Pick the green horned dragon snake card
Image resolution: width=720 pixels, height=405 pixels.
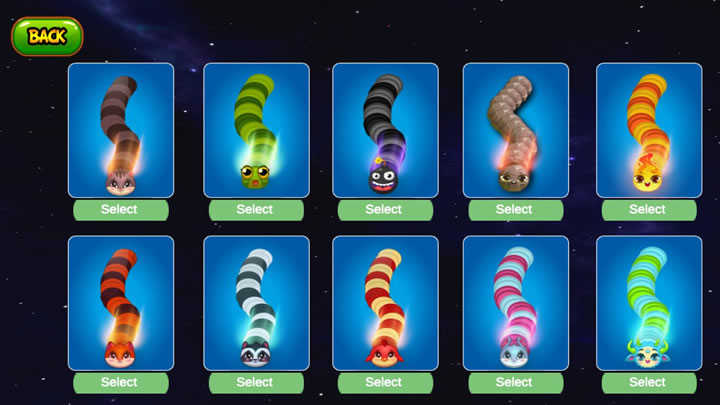[648, 303]
